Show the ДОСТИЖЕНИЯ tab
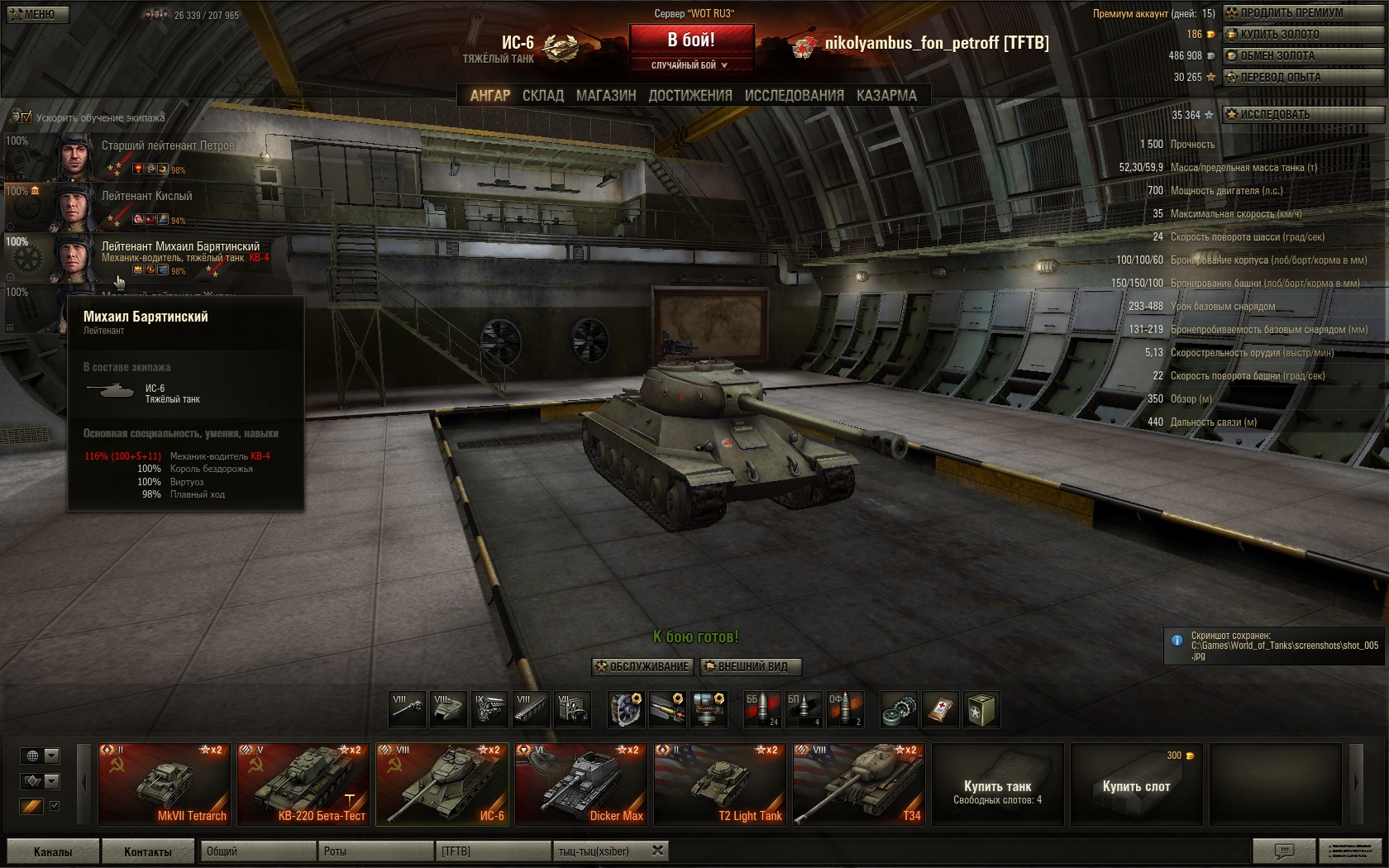This screenshot has width=1389, height=868. (690, 96)
